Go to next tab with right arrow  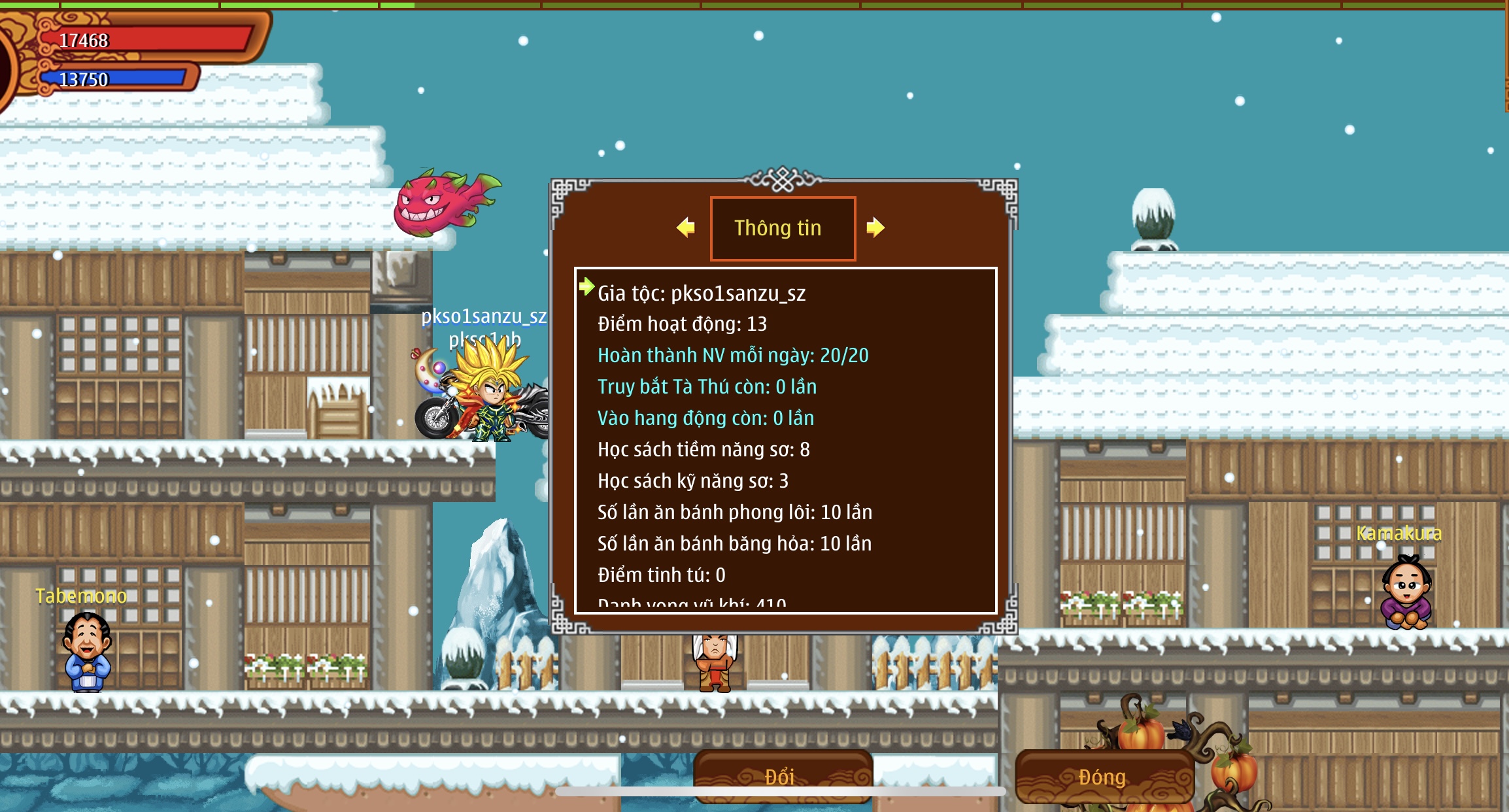click(x=875, y=228)
